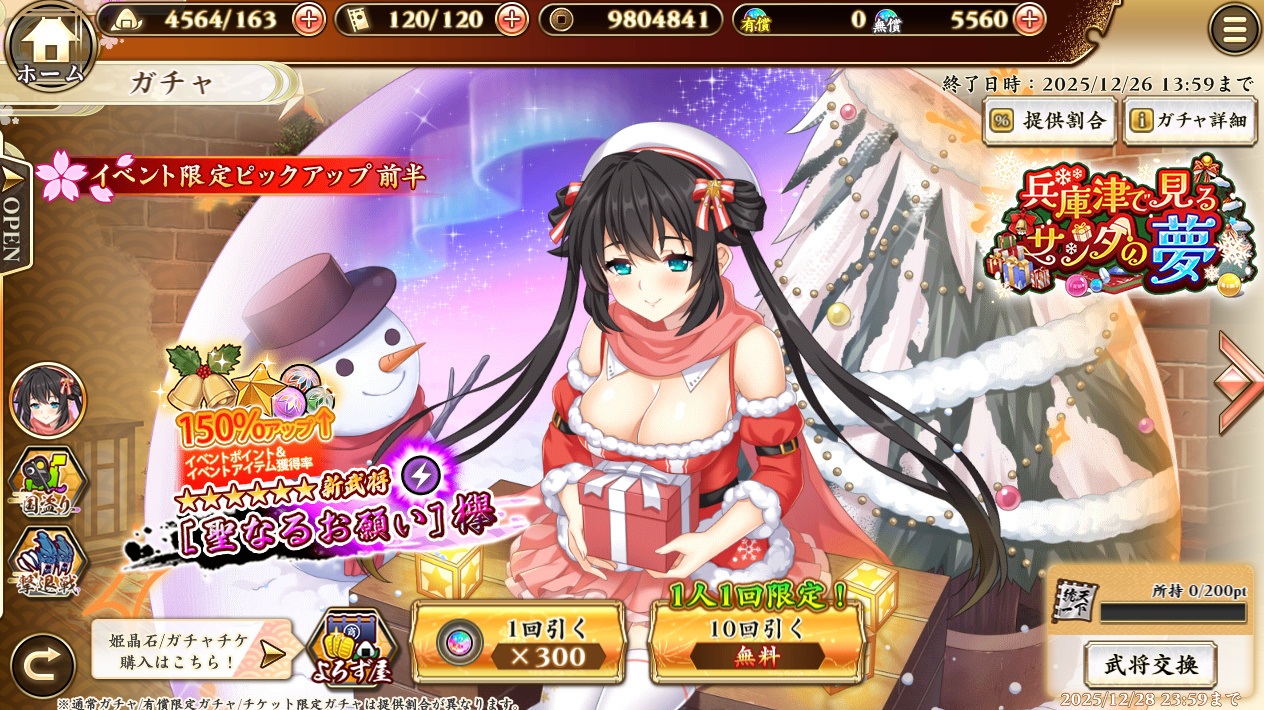1264x710 pixels.
Task: Open the hamburger menu
Action: pyautogui.click(x=1234, y=30)
